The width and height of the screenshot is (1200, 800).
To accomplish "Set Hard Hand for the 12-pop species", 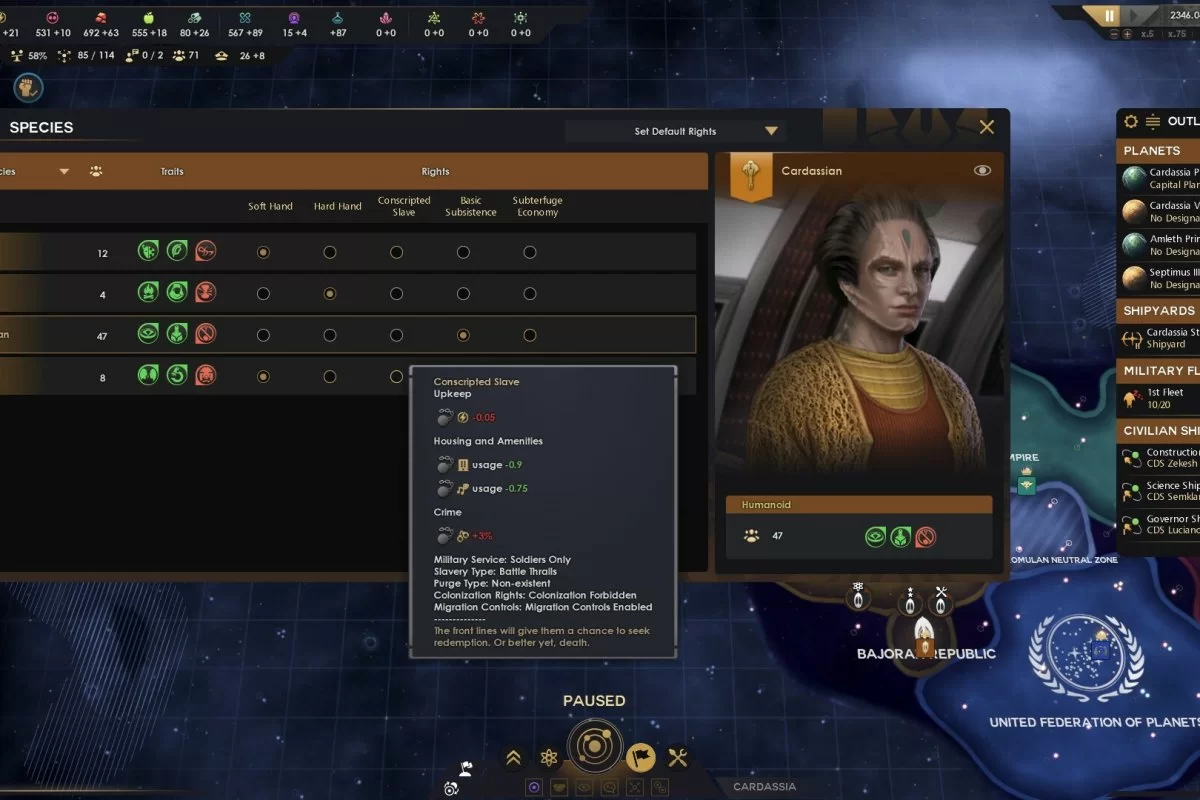I will (x=330, y=253).
